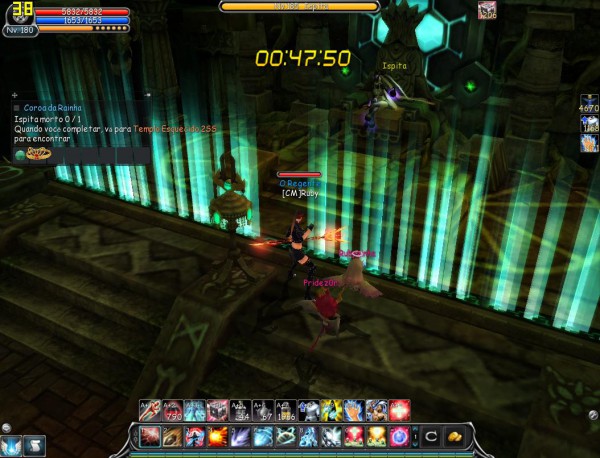The width and height of the screenshot is (600, 458).
Task: Select the first red slash skill slot
Action: [x=150, y=437]
